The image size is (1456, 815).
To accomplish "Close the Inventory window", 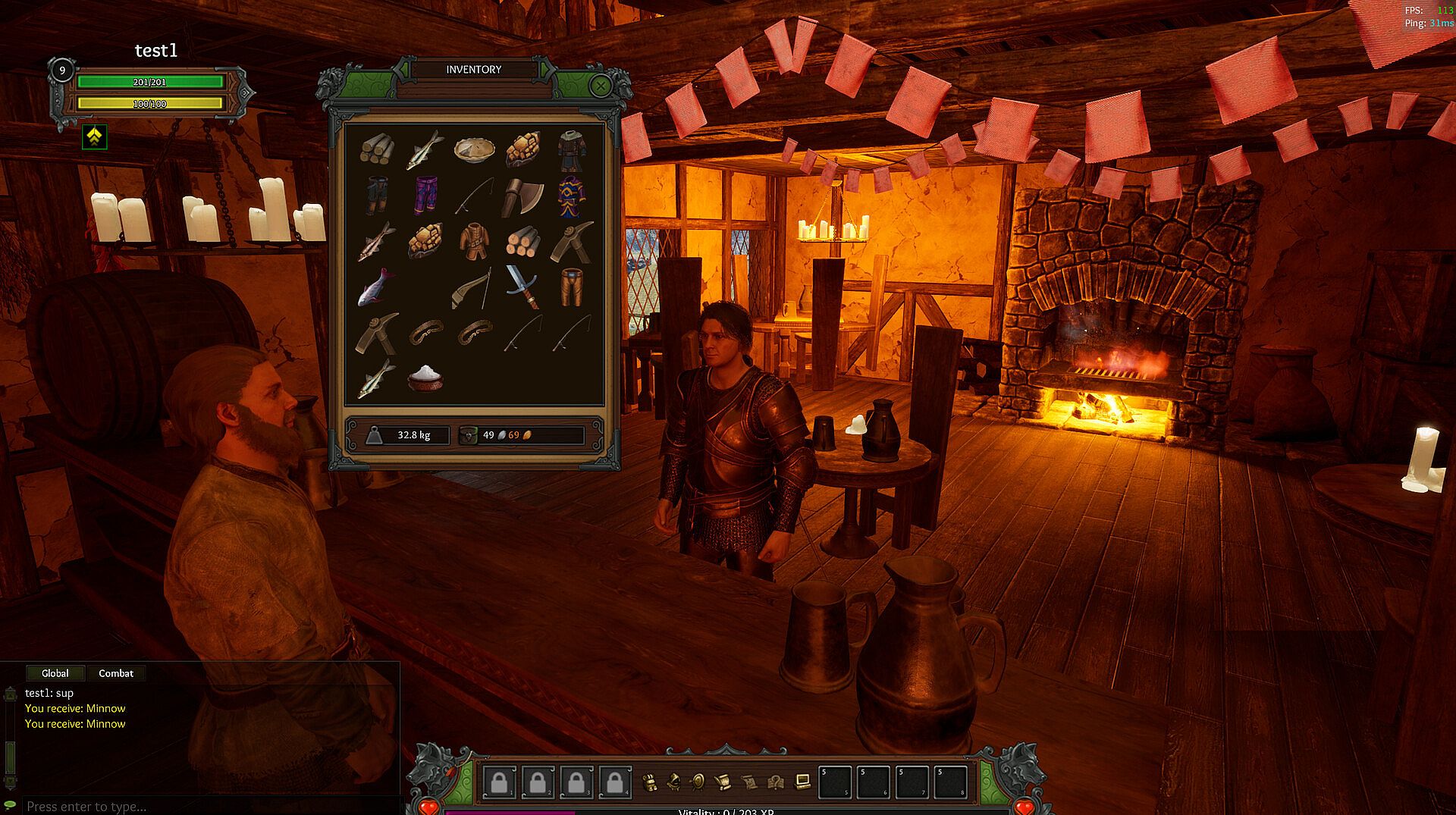I will 601,86.
